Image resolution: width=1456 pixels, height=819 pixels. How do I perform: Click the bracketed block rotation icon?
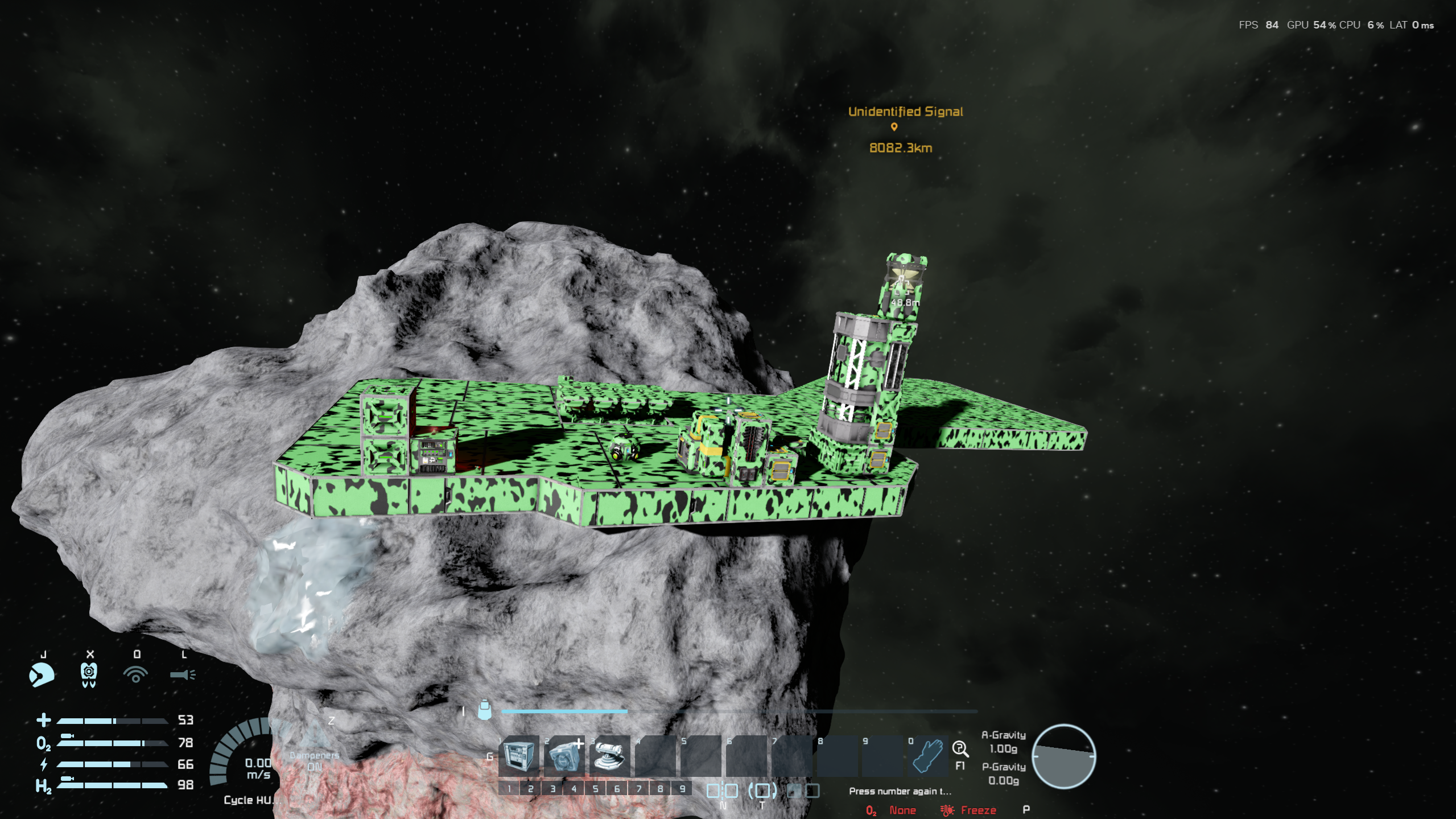[x=762, y=791]
